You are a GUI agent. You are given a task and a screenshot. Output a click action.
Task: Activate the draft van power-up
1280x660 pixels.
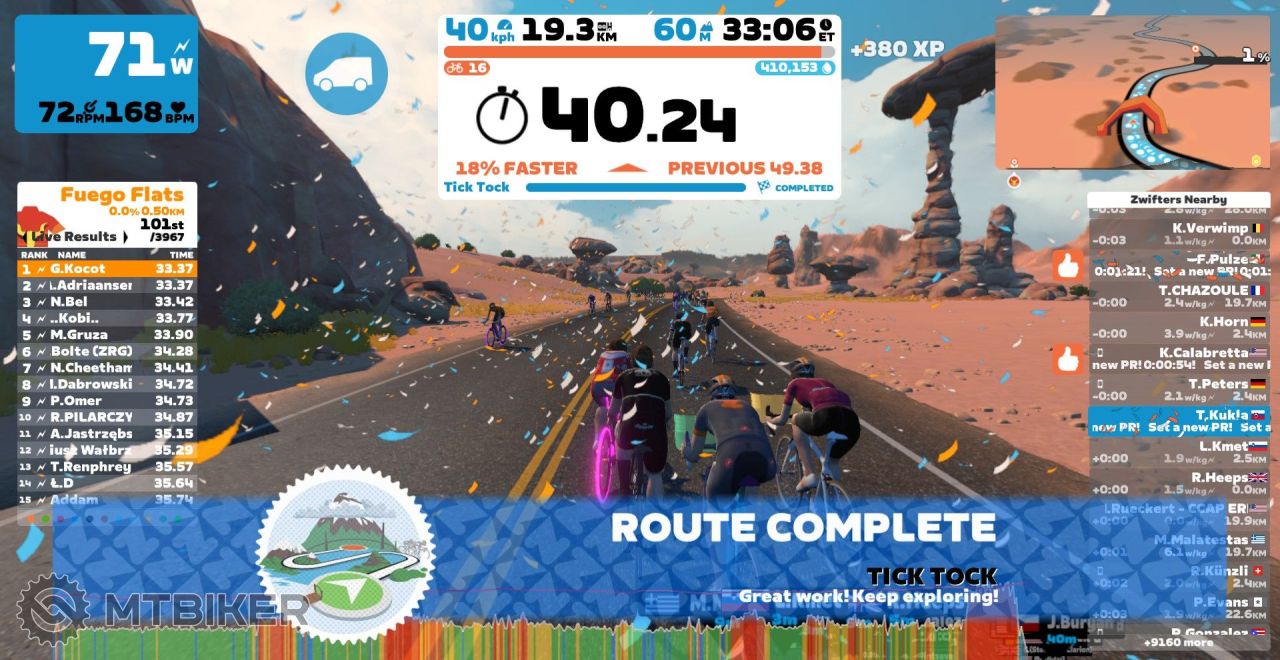[x=346, y=74]
